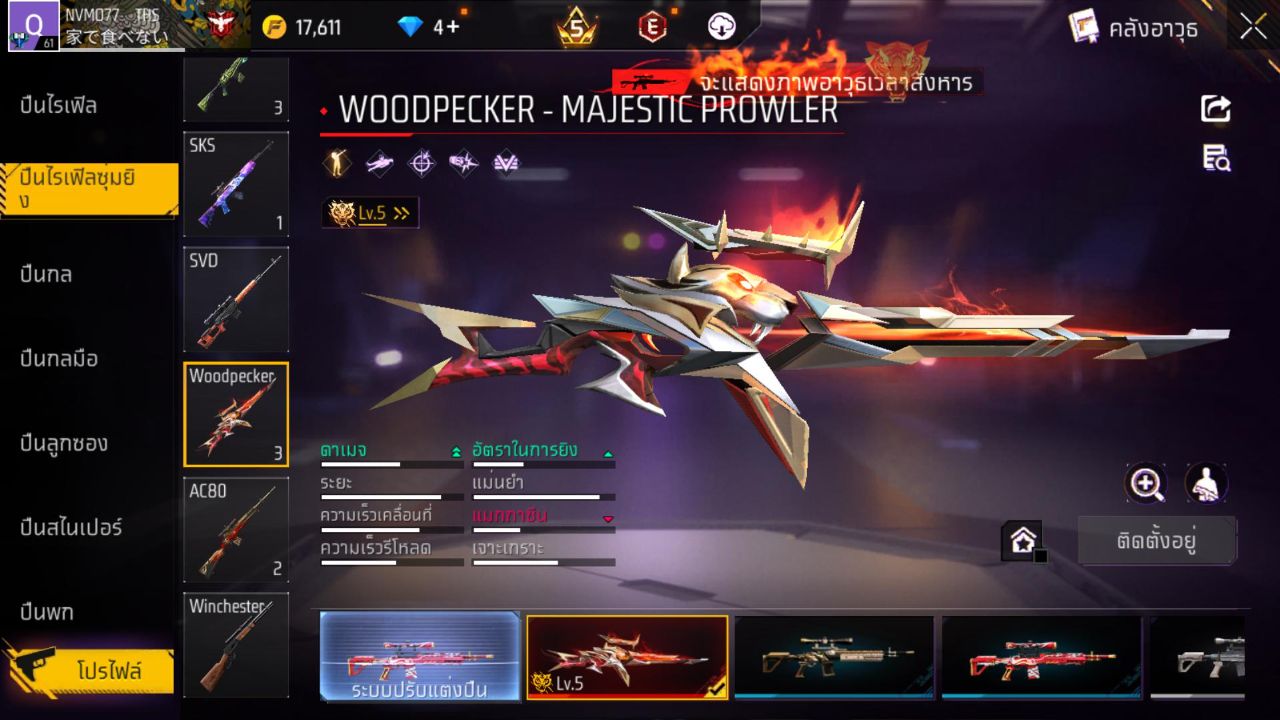Click the kill effect banner icon

pyautogui.click(x=505, y=163)
